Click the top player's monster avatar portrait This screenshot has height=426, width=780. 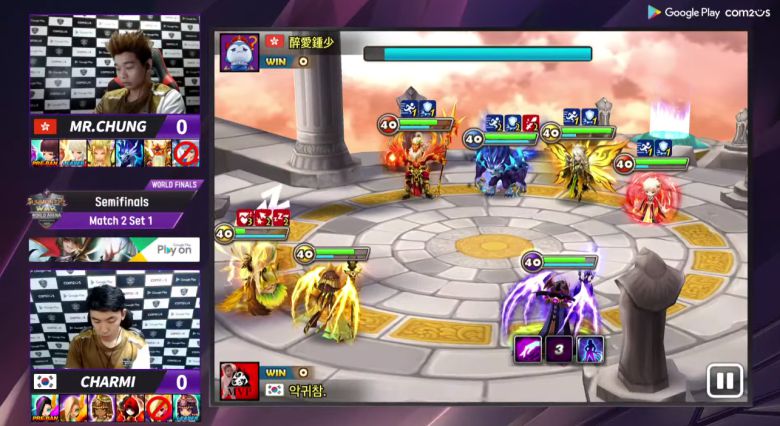240,52
